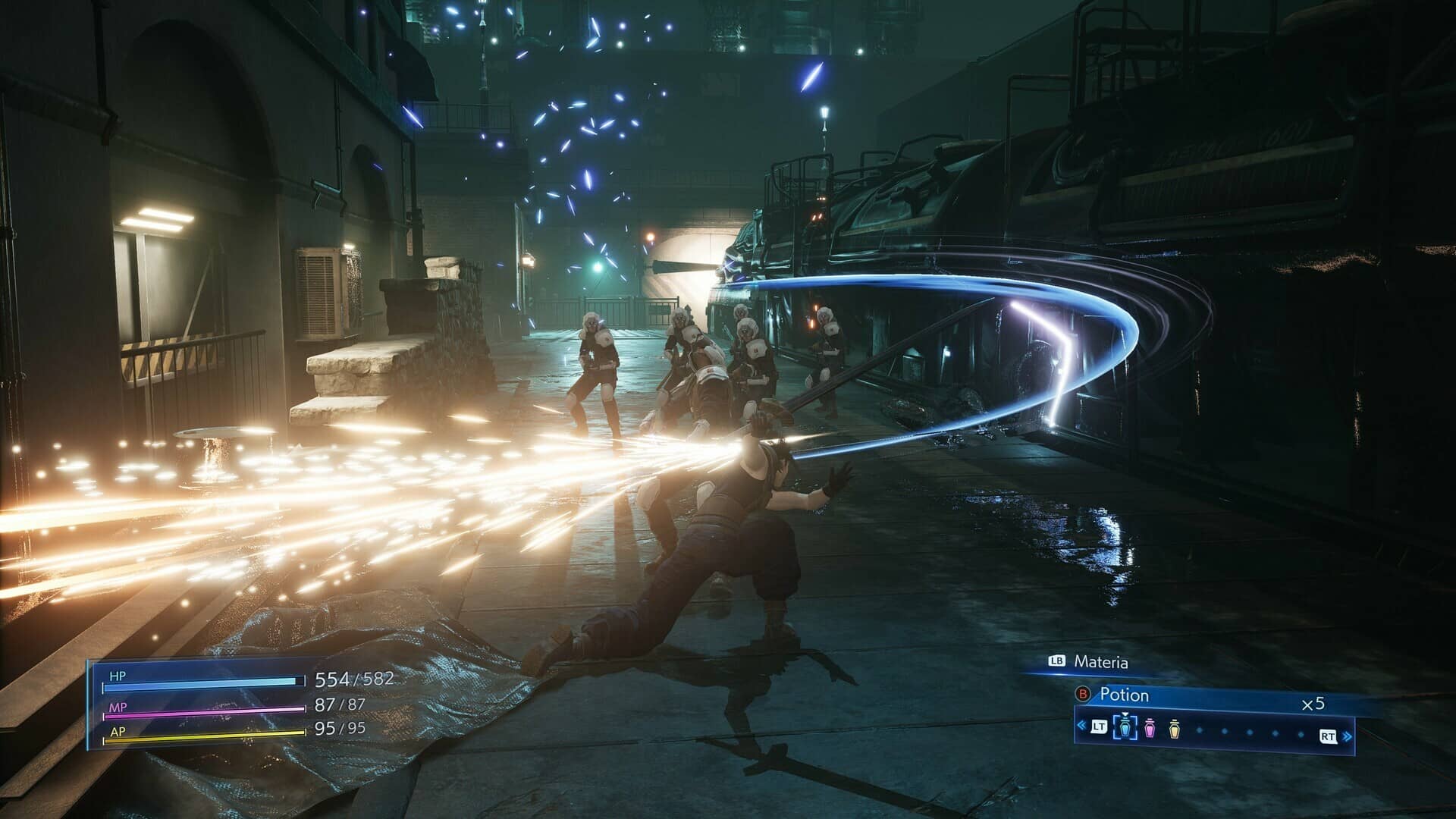Click the selection bracket highlighting the Potion
Screen dimensions: 1456x819
click(x=1125, y=728)
